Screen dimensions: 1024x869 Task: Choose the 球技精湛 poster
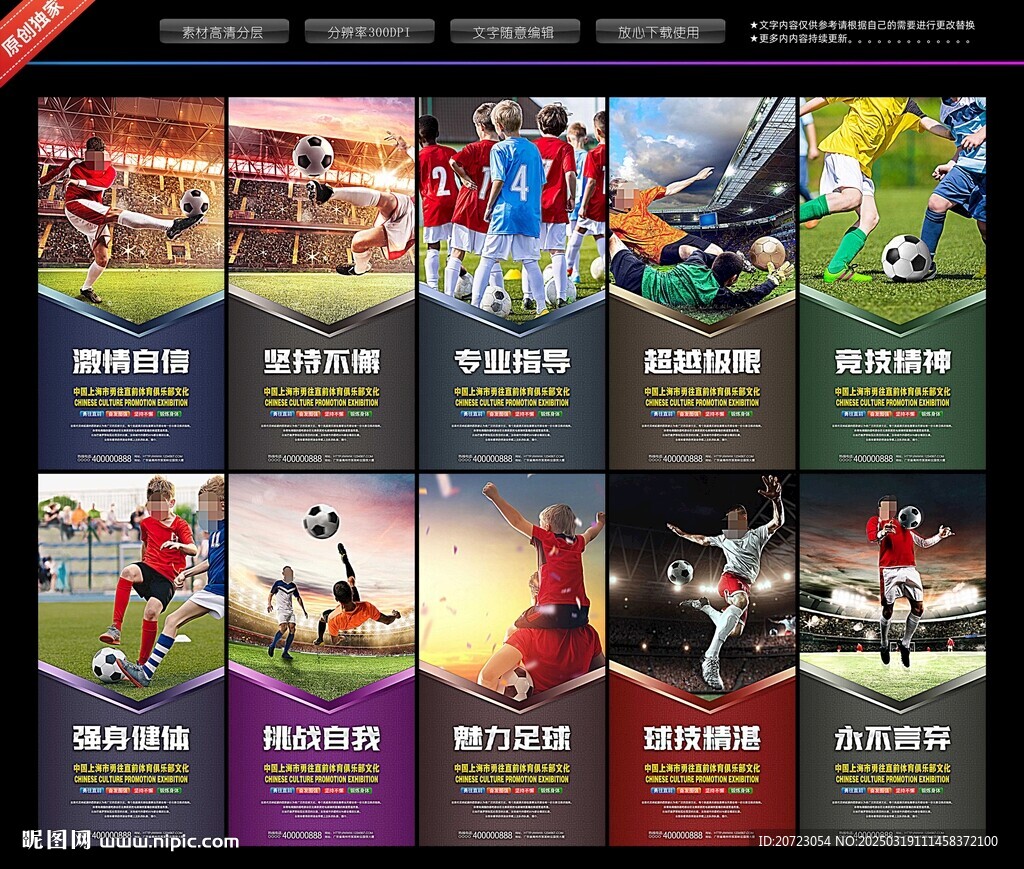702,660
